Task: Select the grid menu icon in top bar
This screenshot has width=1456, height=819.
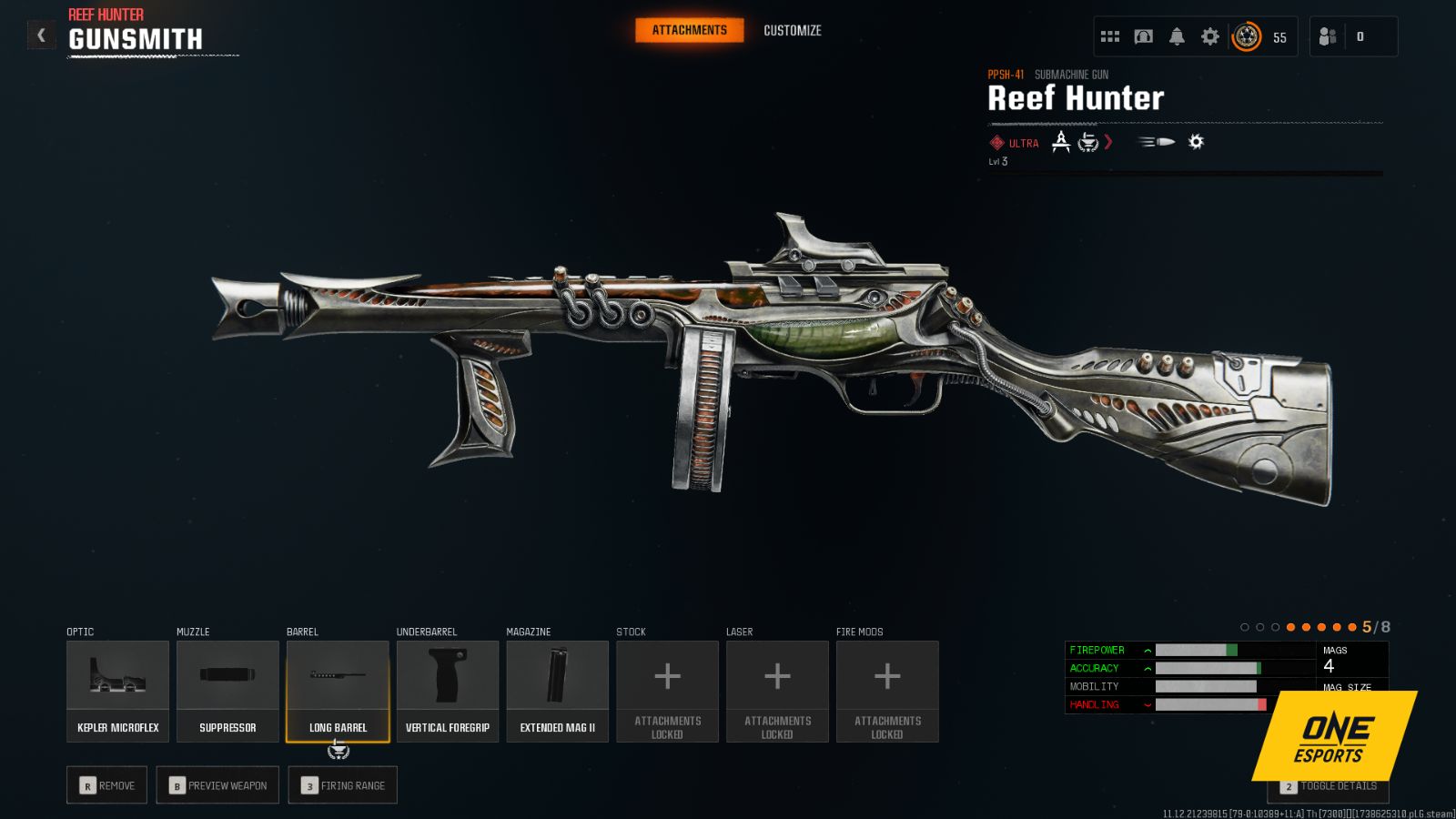Action: (1110, 36)
